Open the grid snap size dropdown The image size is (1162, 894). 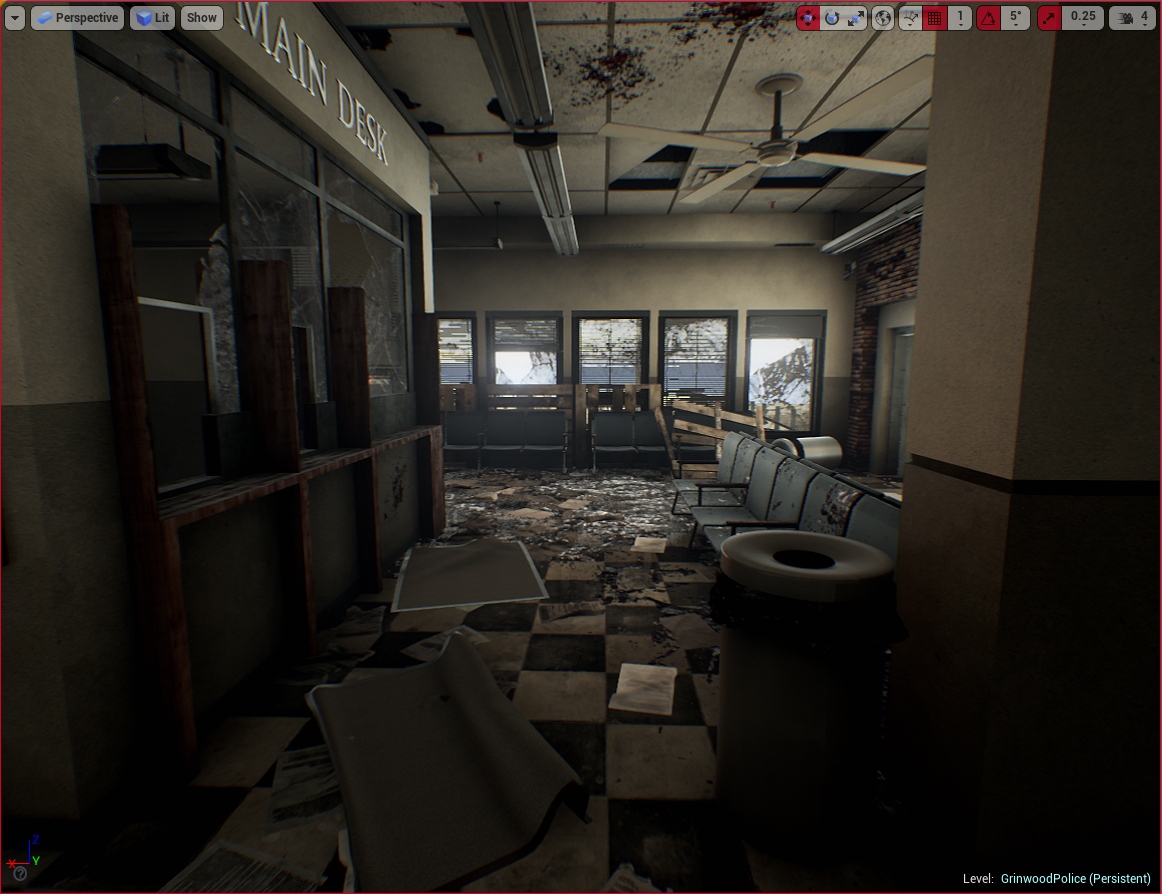point(960,18)
